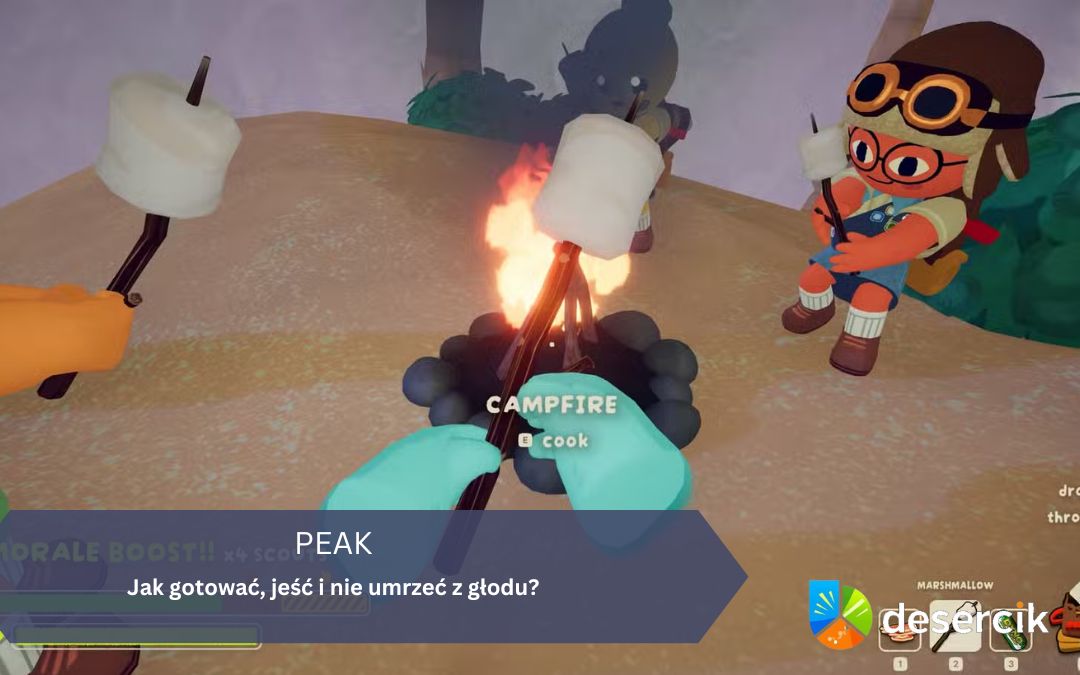Viewport: 1080px width, 675px height.
Task: Select the green can hotbar slot
Action: pyautogui.click(x=1010, y=630)
